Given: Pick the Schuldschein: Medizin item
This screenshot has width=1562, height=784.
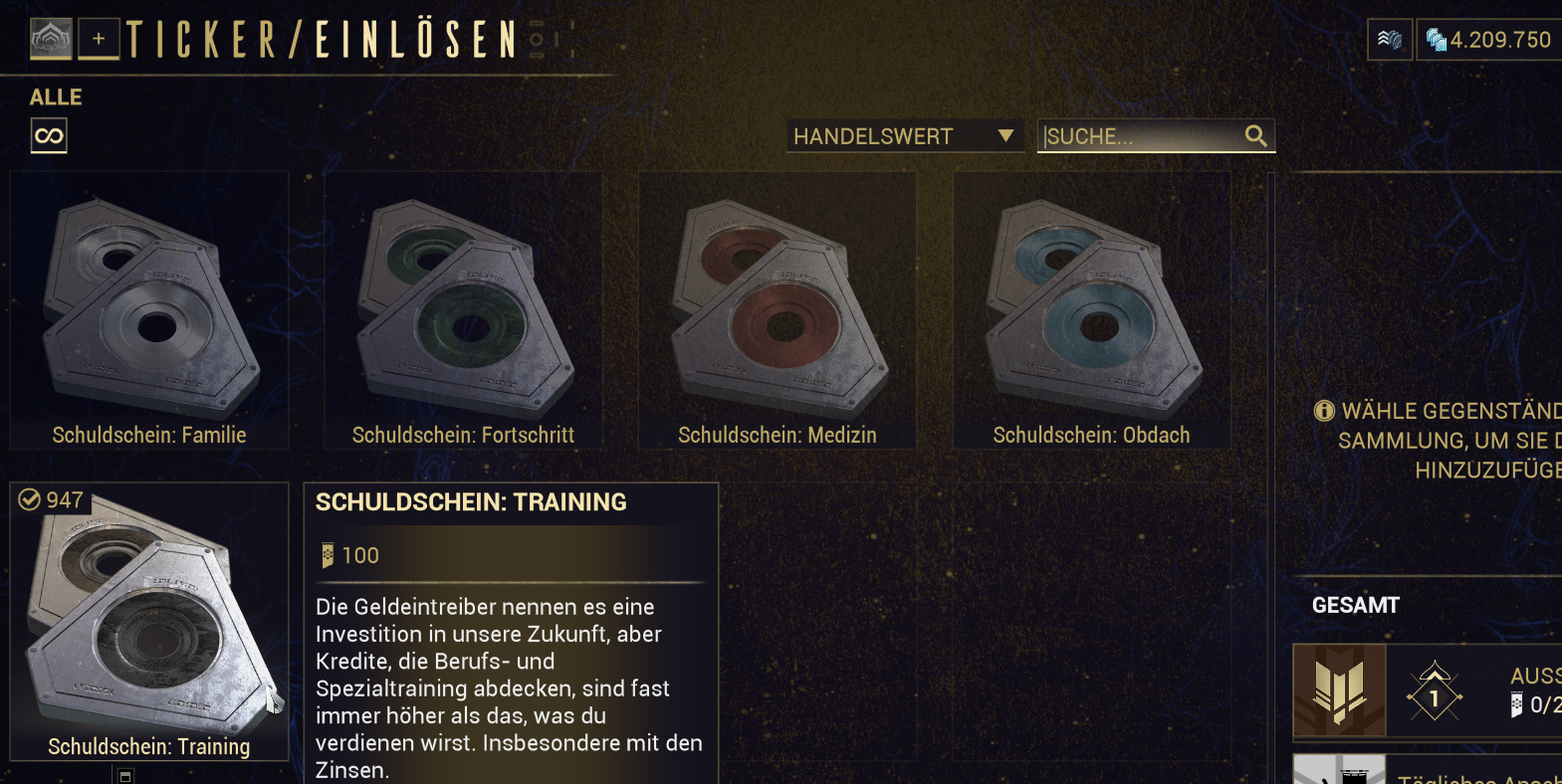Looking at the screenshot, I should tap(778, 310).
